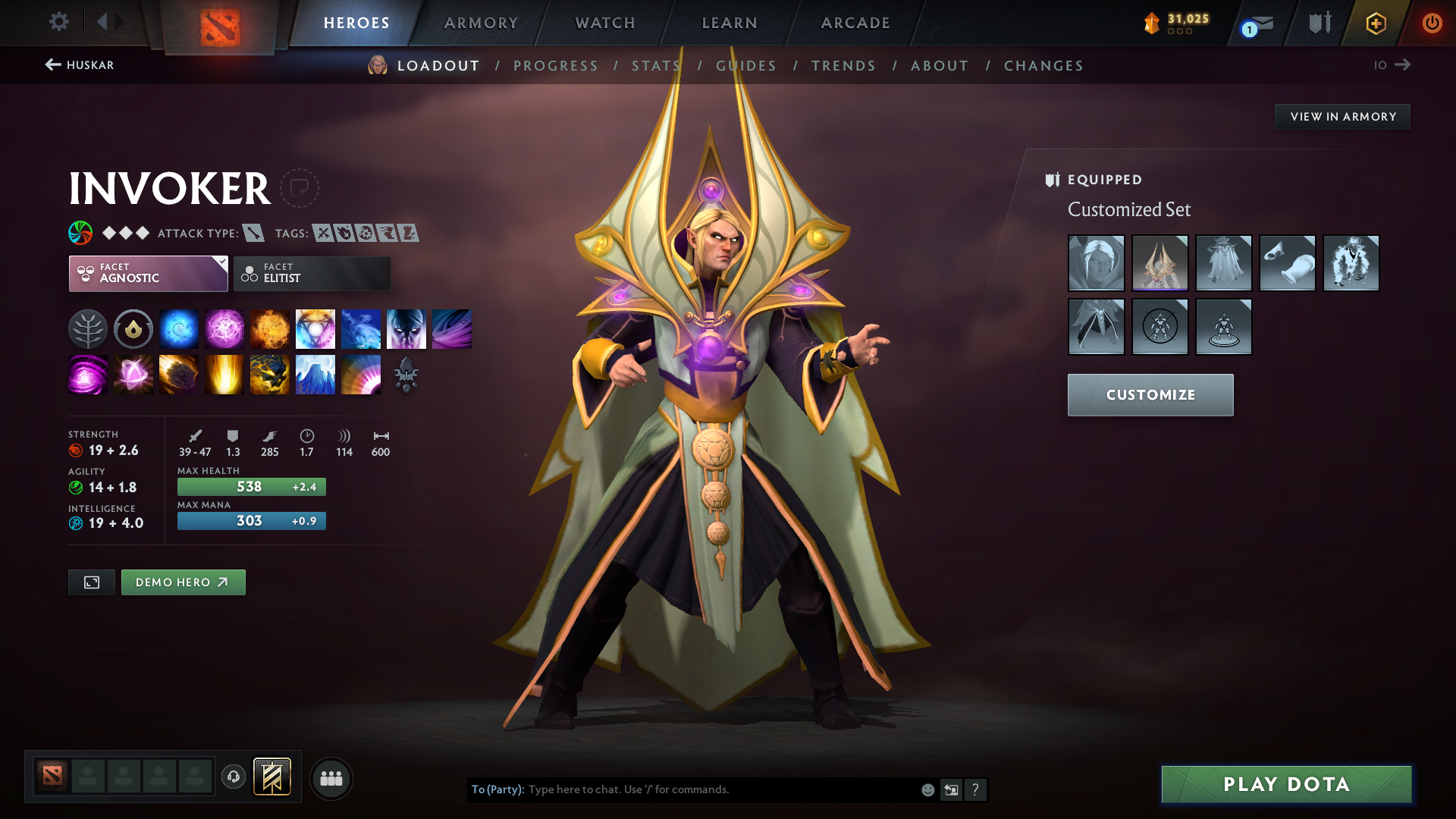Viewport: 1456px width, 819px height.
Task: Open the chat emoticon picker
Action: pos(927,789)
